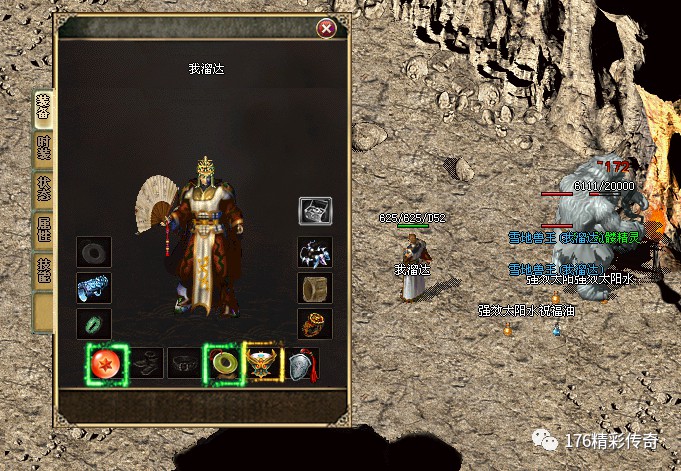
Task: Open the 时装 fashion tab
Action: 43,150
